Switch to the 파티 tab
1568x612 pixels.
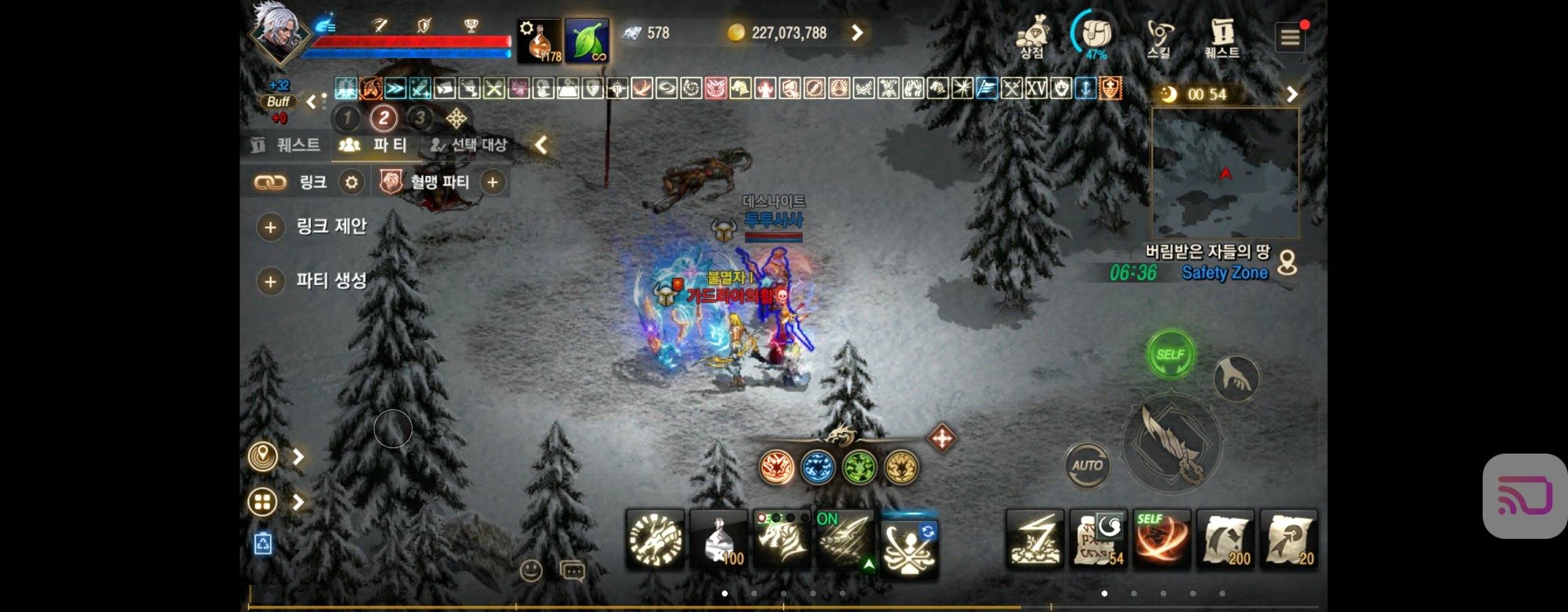[374, 145]
